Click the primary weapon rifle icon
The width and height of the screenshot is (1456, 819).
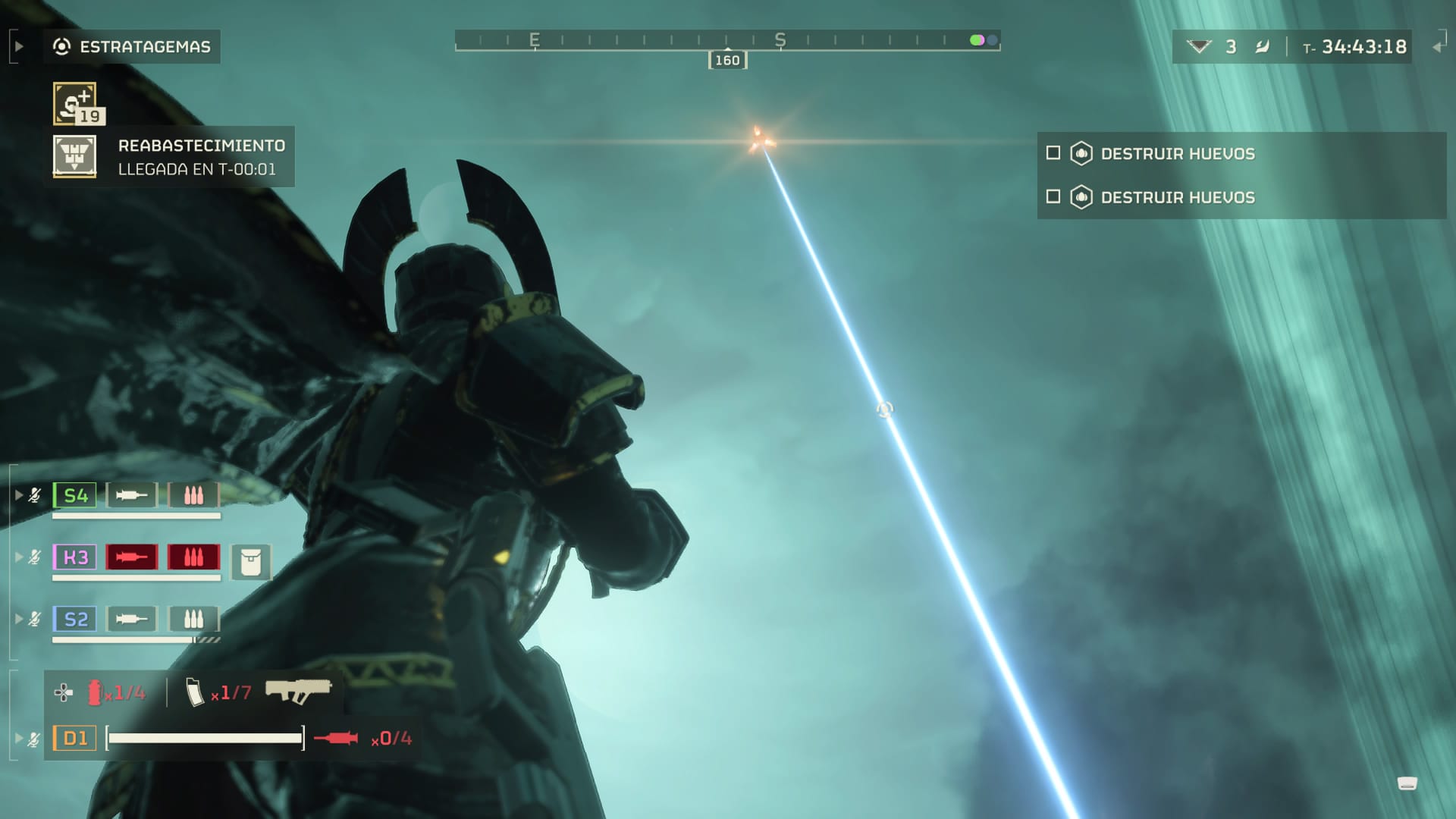click(298, 691)
